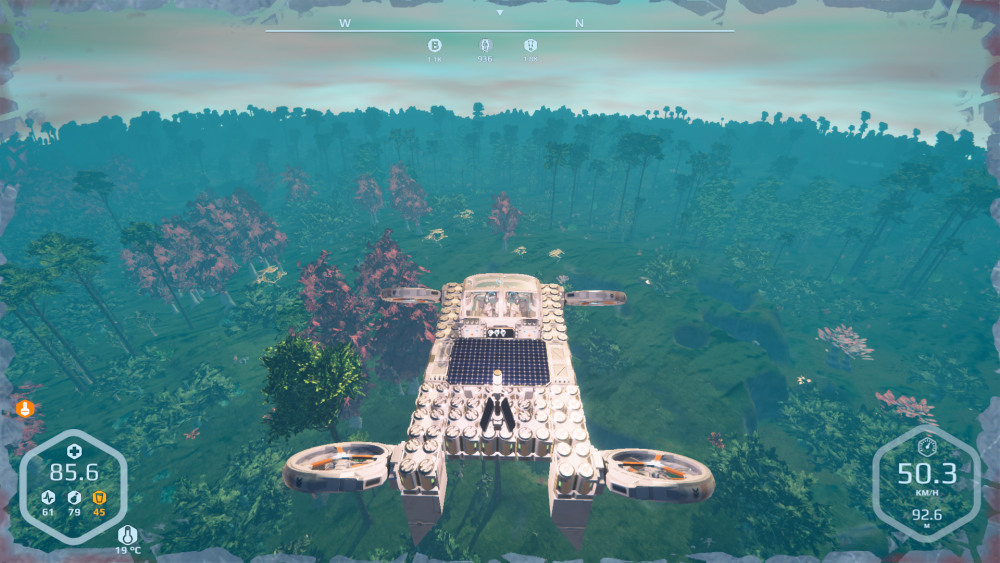This screenshot has width=1000, height=563.
Task: Click the speedometer gauge icon
Action: 926,447
